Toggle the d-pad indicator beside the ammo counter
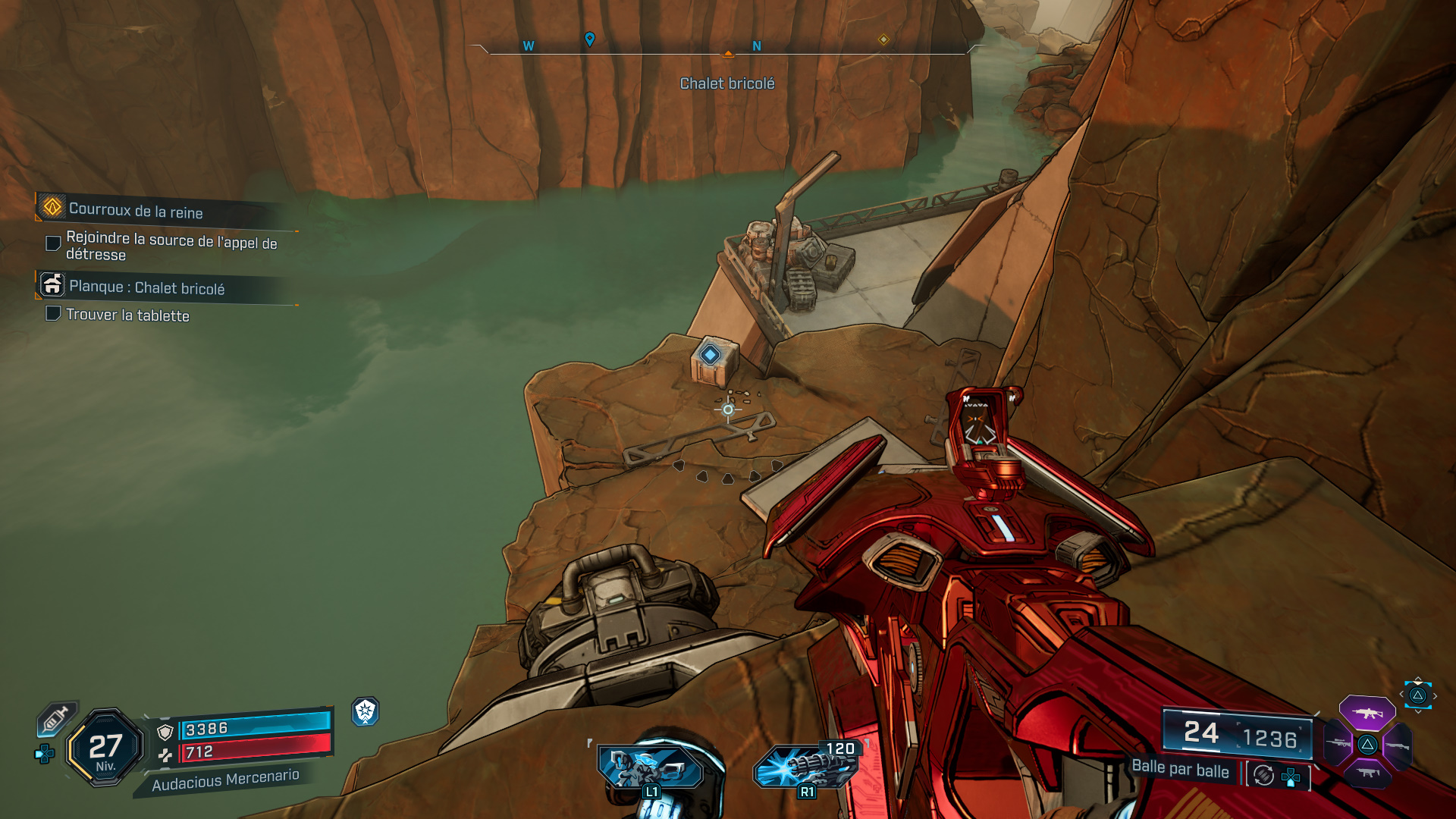 tap(1290, 776)
